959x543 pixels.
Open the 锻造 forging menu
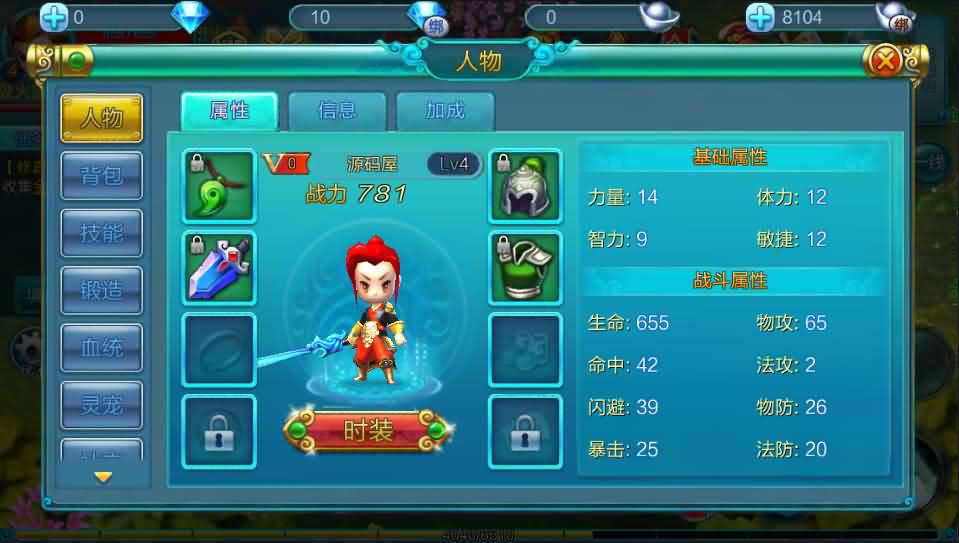pos(102,290)
